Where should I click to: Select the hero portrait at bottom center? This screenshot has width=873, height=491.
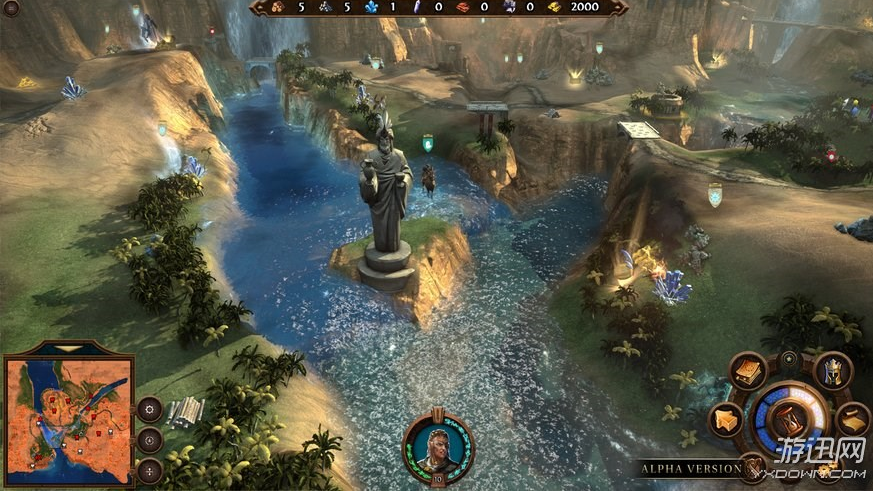pos(437,445)
